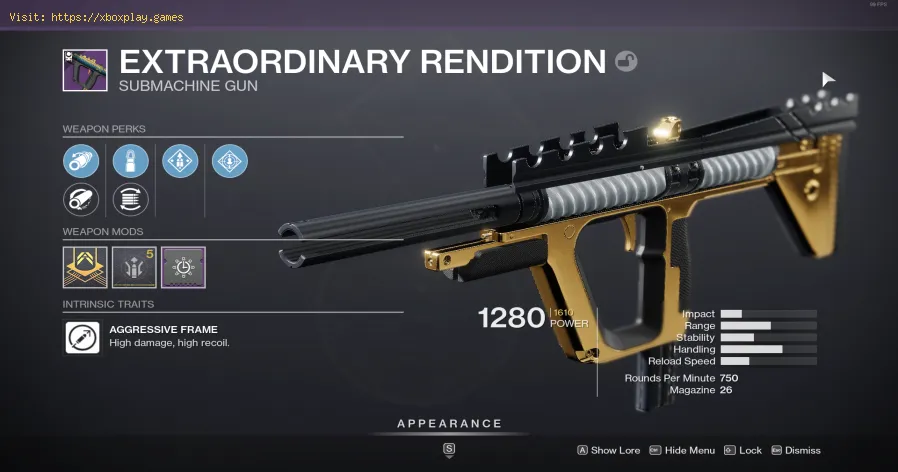Click the Extraordinary Rendition weapon thumbnail
This screenshot has width=898, height=472.
coord(85,70)
